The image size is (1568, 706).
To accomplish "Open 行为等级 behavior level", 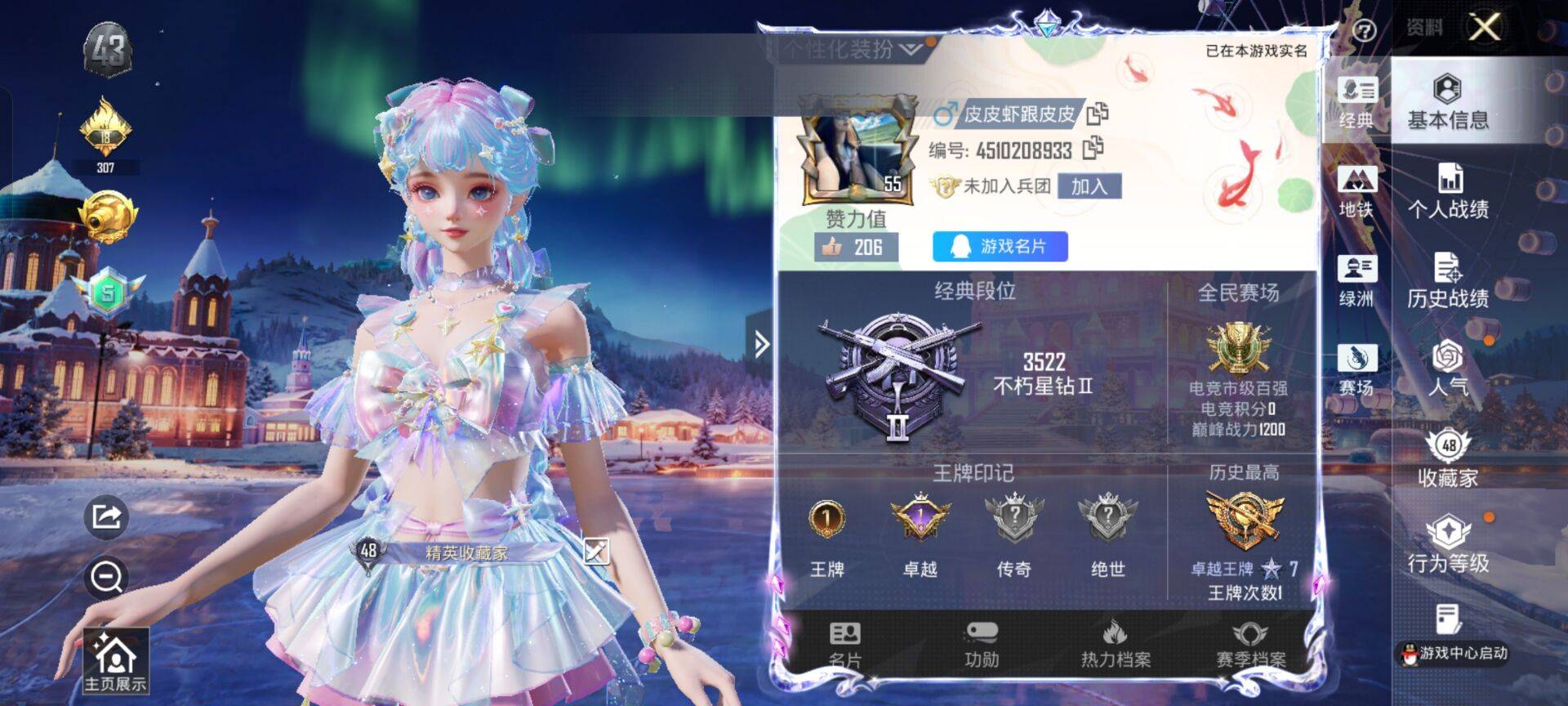I will coord(1447,545).
